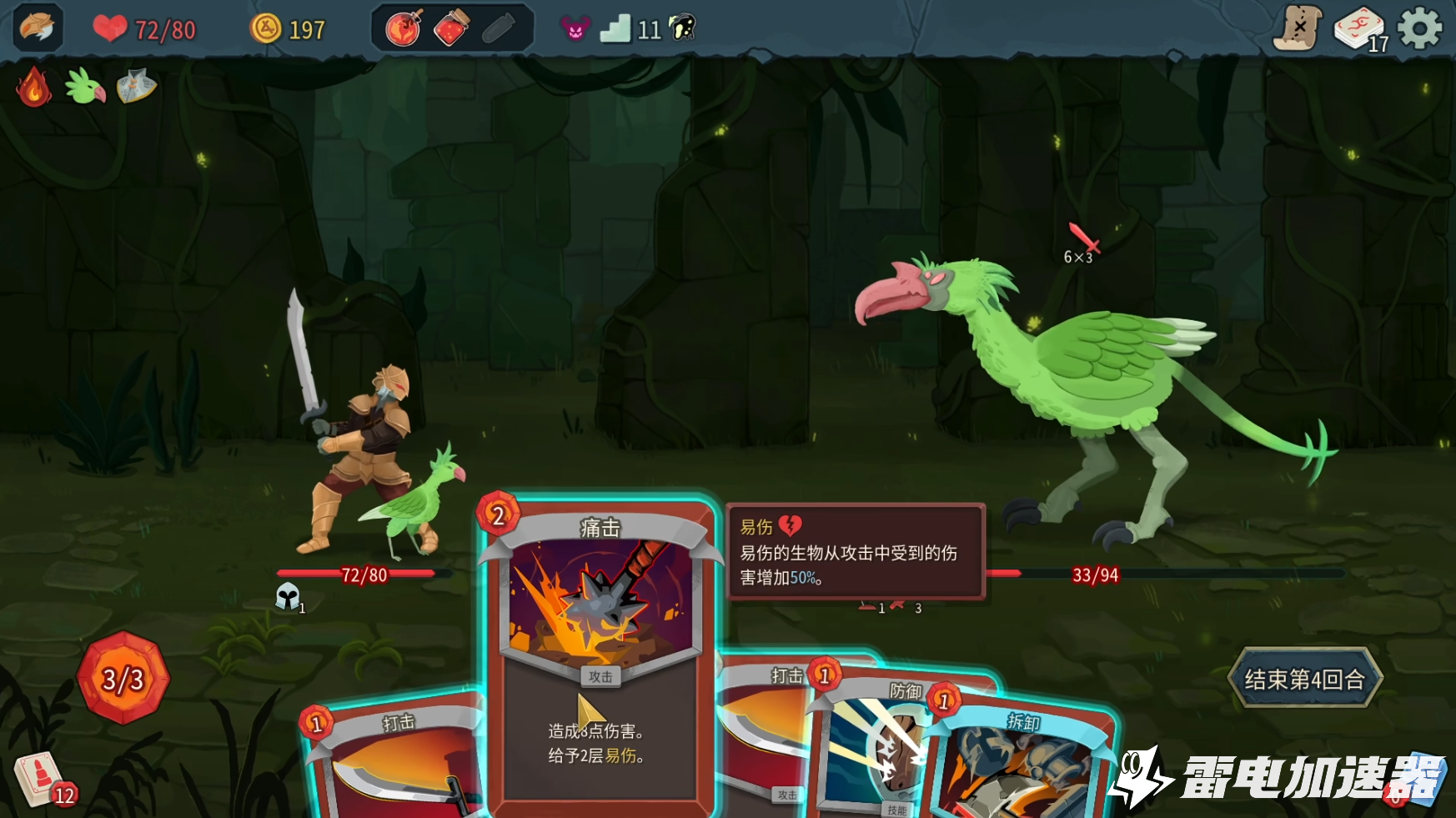This screenshot has width=1456, height=818.
Task: Play the 痛击 attack card
Action: (x=599, y=650)
